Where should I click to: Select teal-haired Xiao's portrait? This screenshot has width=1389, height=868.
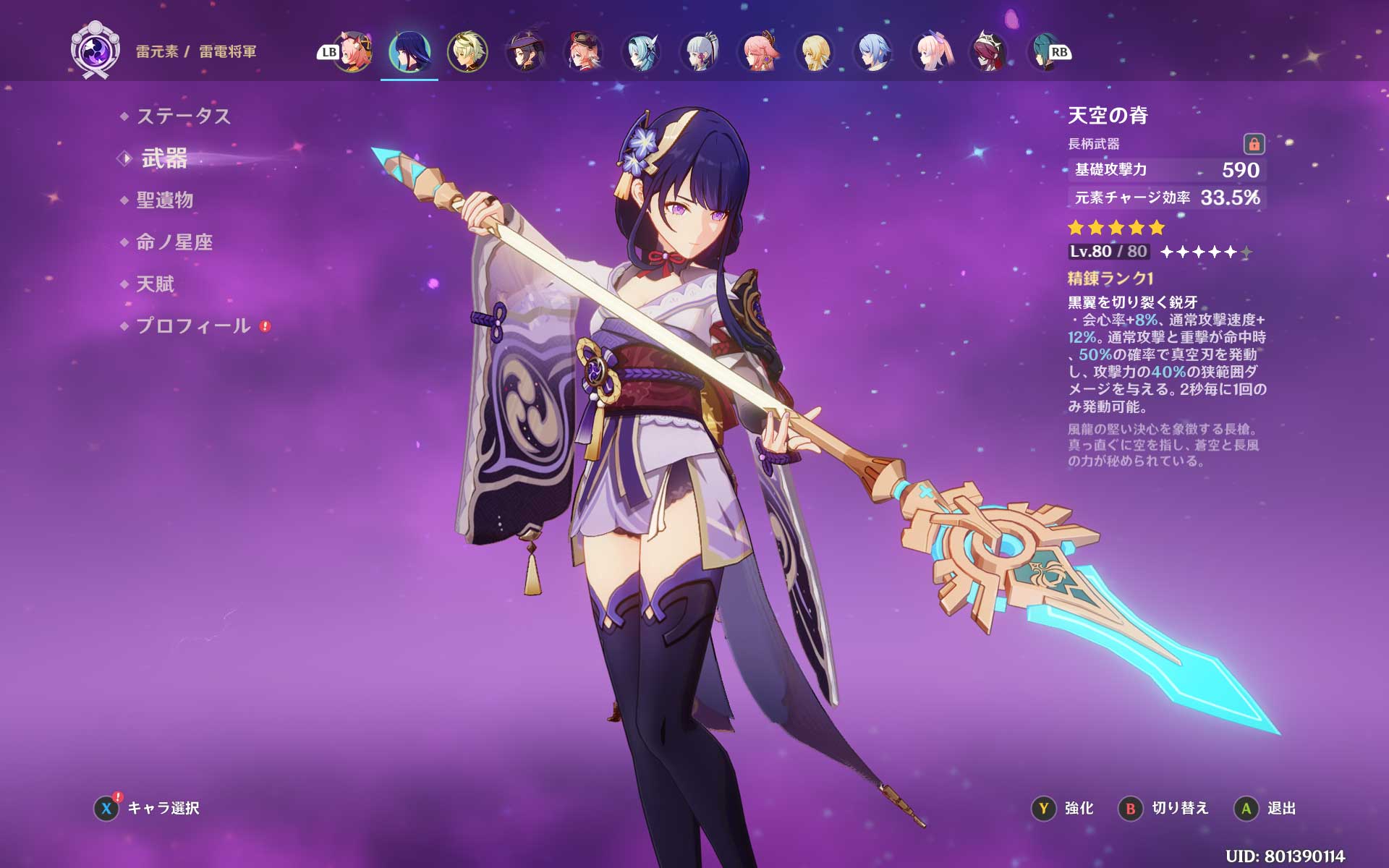[x=1043, y=51]
